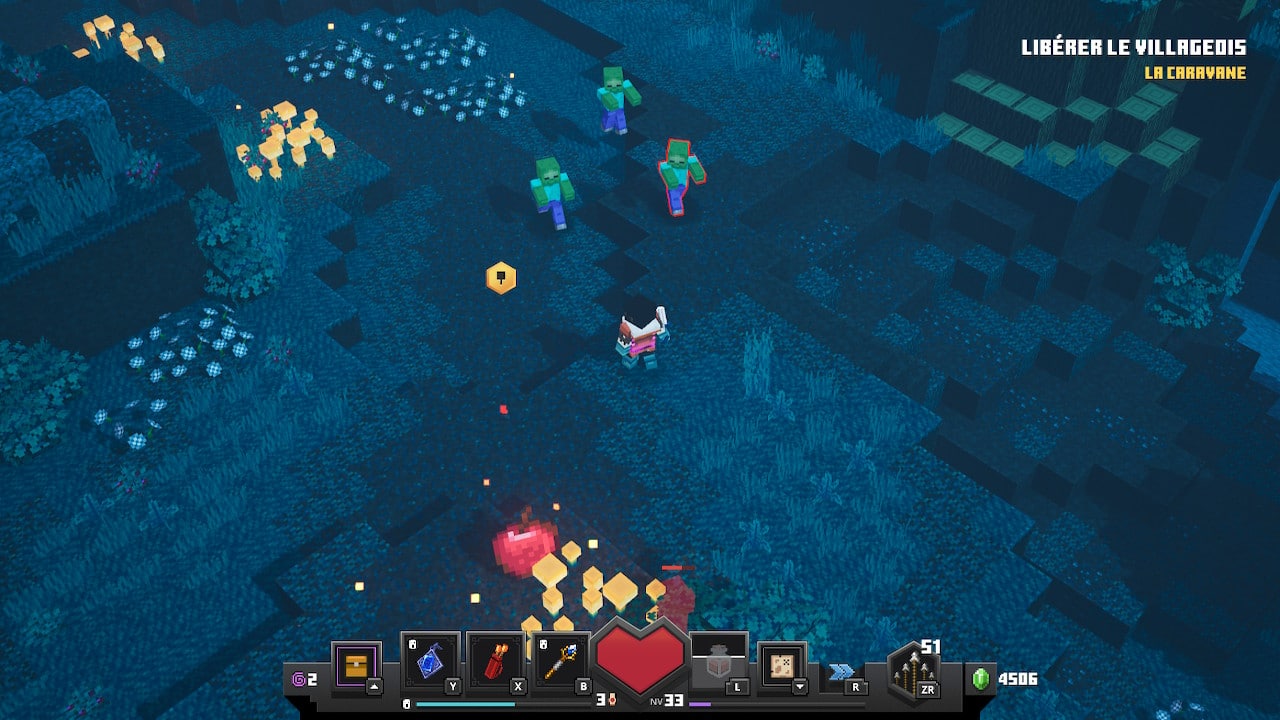This screenshot has width=1280, height=720.
Task: Use the gold staff artifact slot
Action: click(561, 661)
